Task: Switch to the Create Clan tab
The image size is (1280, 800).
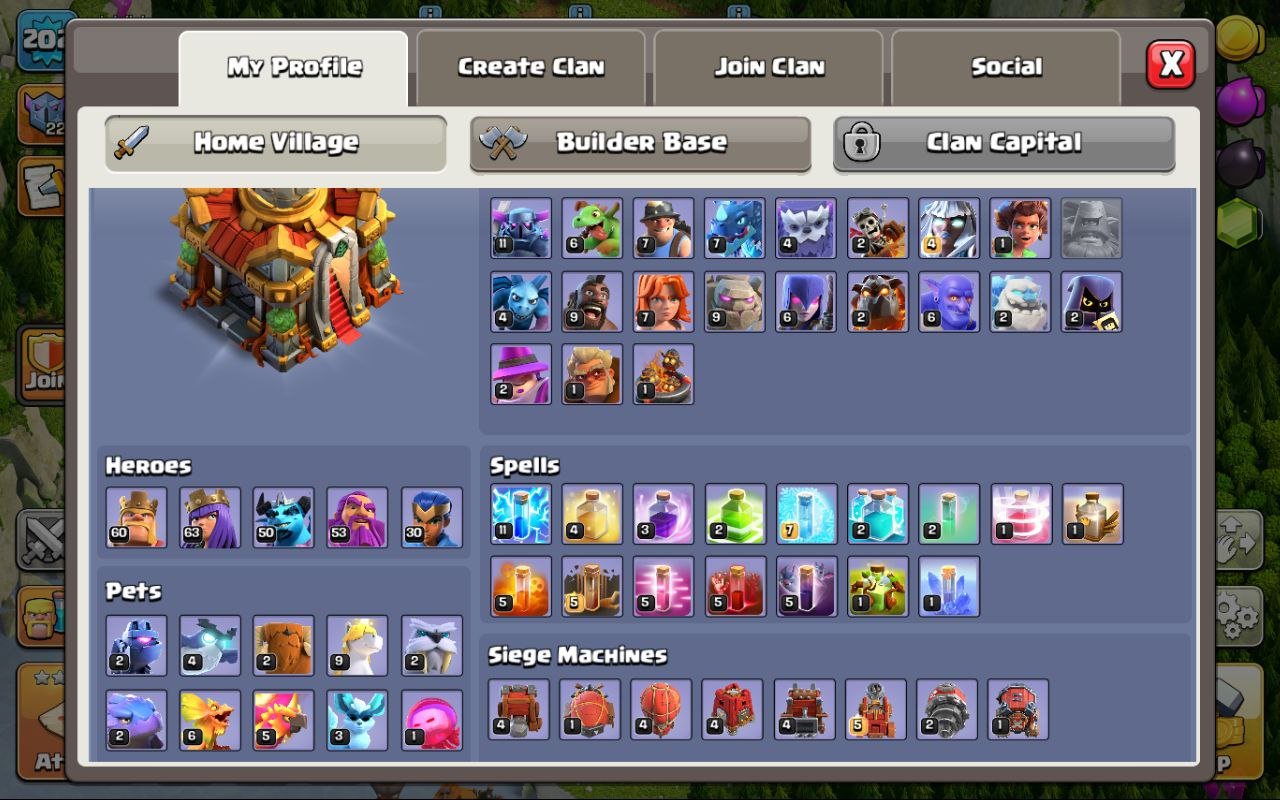Action: click(x=530, y=66)
